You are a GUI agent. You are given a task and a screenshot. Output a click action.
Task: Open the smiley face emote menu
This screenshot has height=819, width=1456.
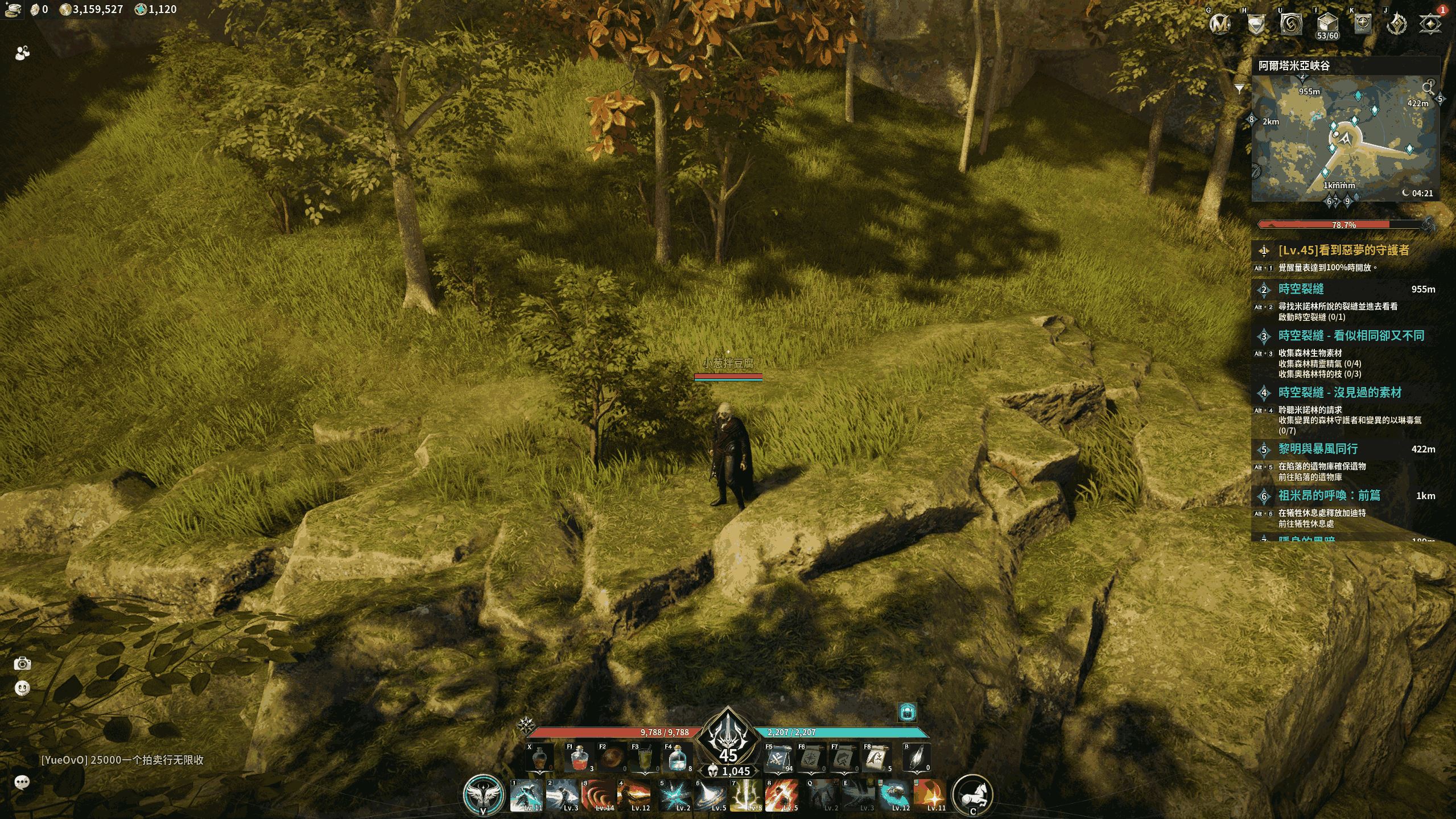pyautogui.click(x=22, y=688)
